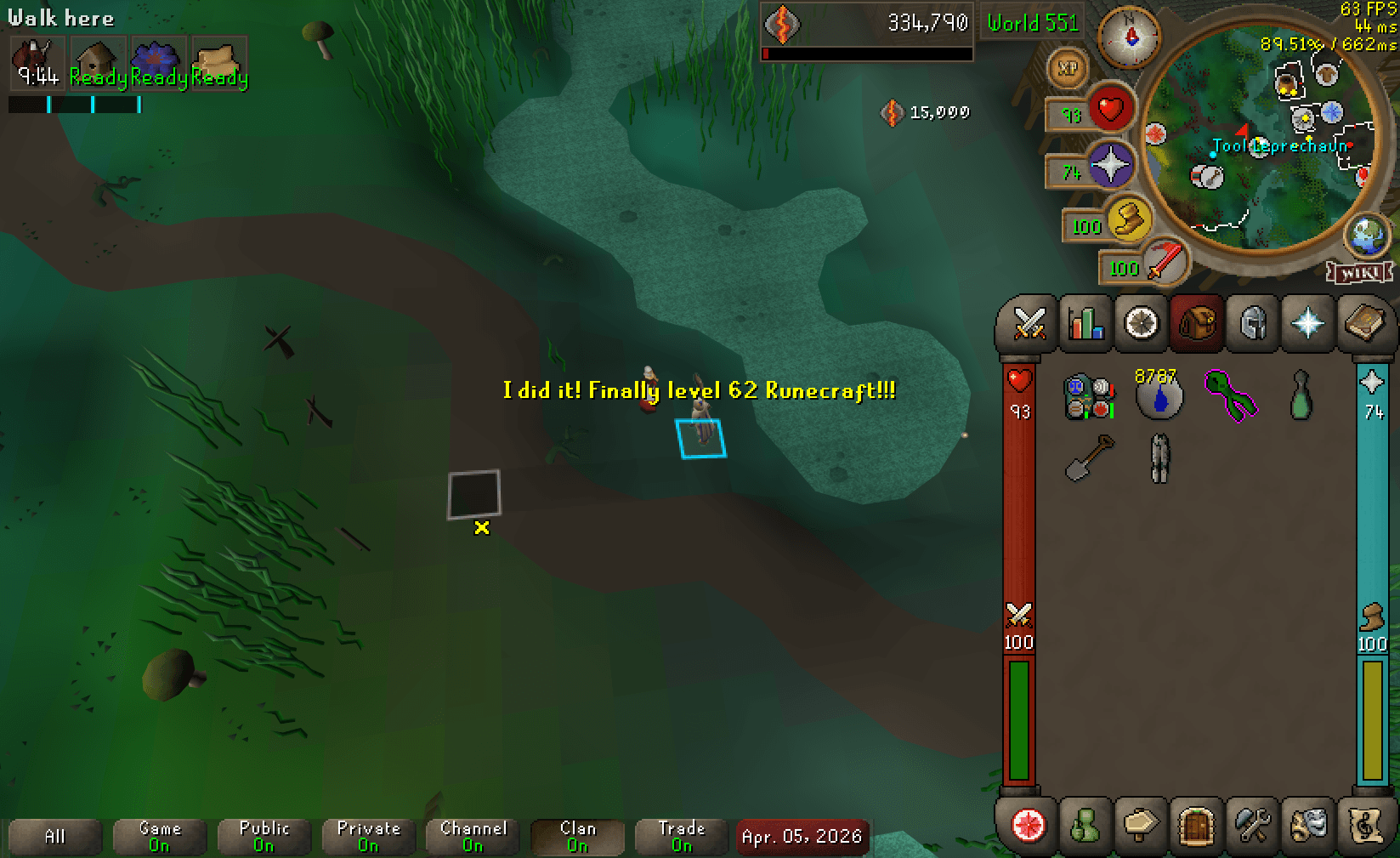The image size is (1400, 858).
Task: Switch to the Game chat filter
Action: [x=159, y=836]
